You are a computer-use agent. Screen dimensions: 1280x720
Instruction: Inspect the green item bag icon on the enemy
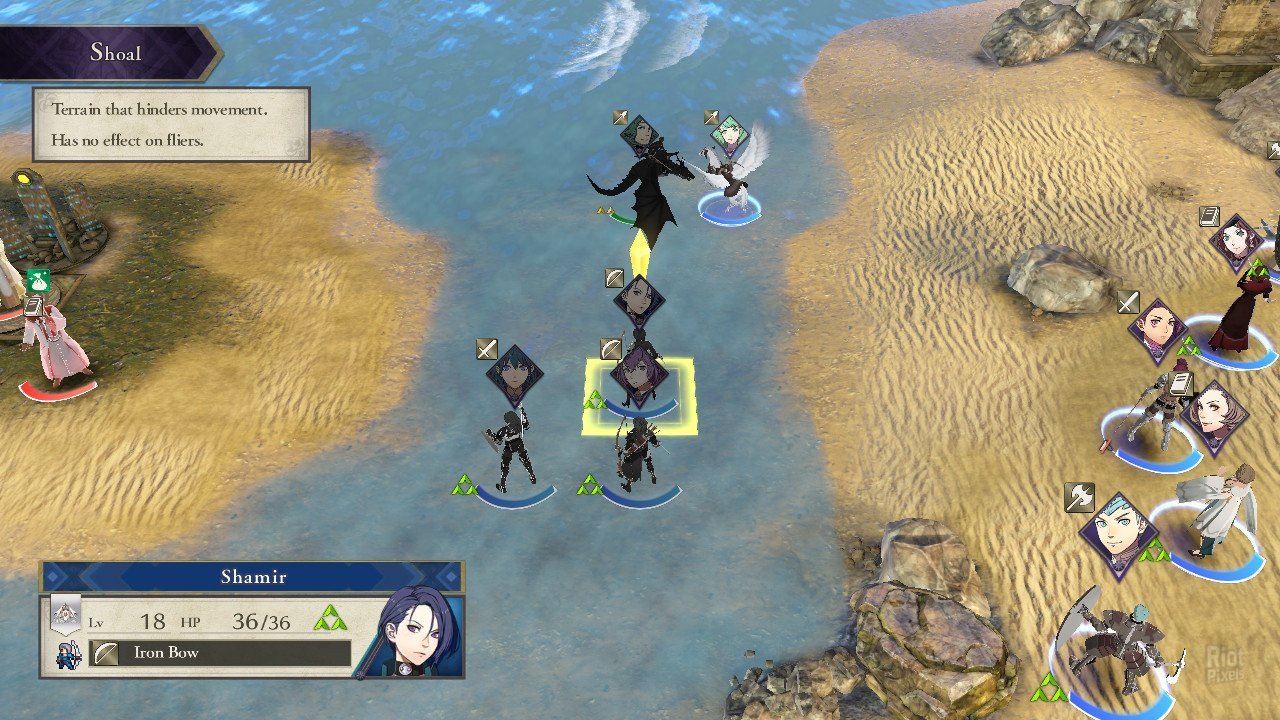point(39,282)
